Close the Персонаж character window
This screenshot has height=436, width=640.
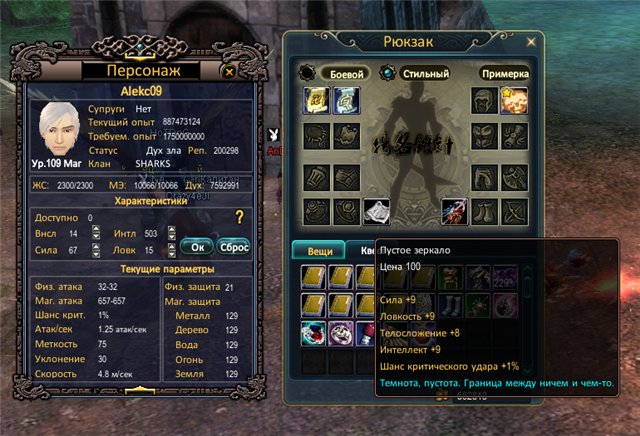tap(229, 72)
